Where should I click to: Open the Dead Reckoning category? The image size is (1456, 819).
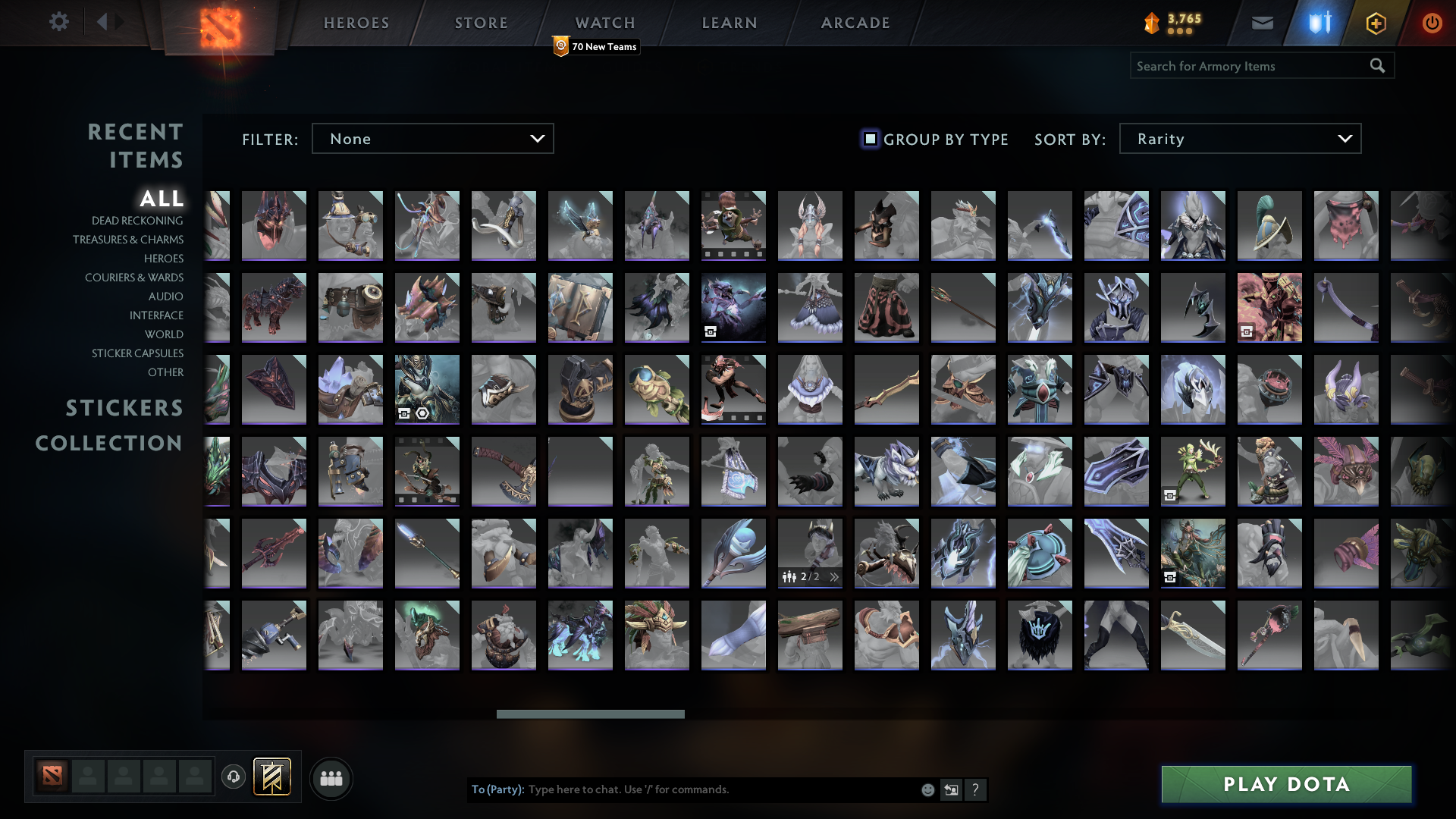pyautogui.click(x=136, y=221)
